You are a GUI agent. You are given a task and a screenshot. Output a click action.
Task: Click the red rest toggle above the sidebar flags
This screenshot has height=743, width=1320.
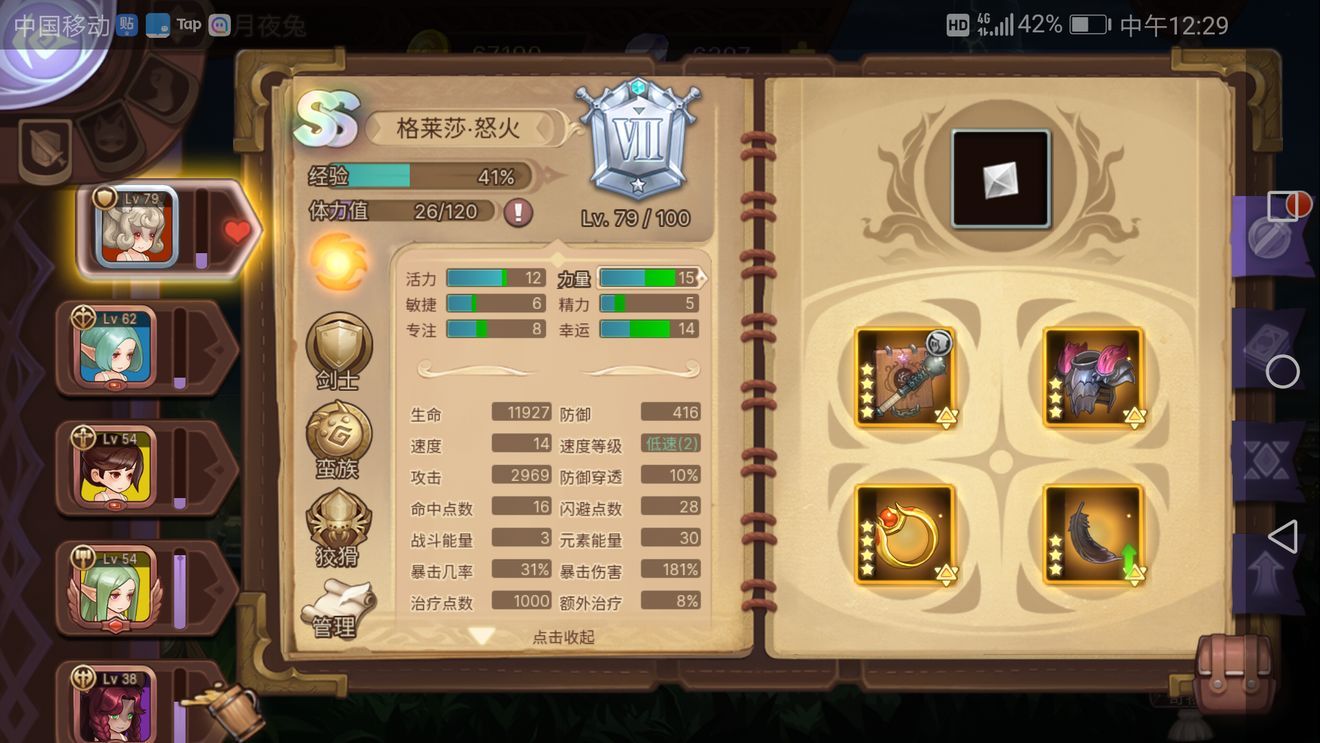coord(1296,204)
